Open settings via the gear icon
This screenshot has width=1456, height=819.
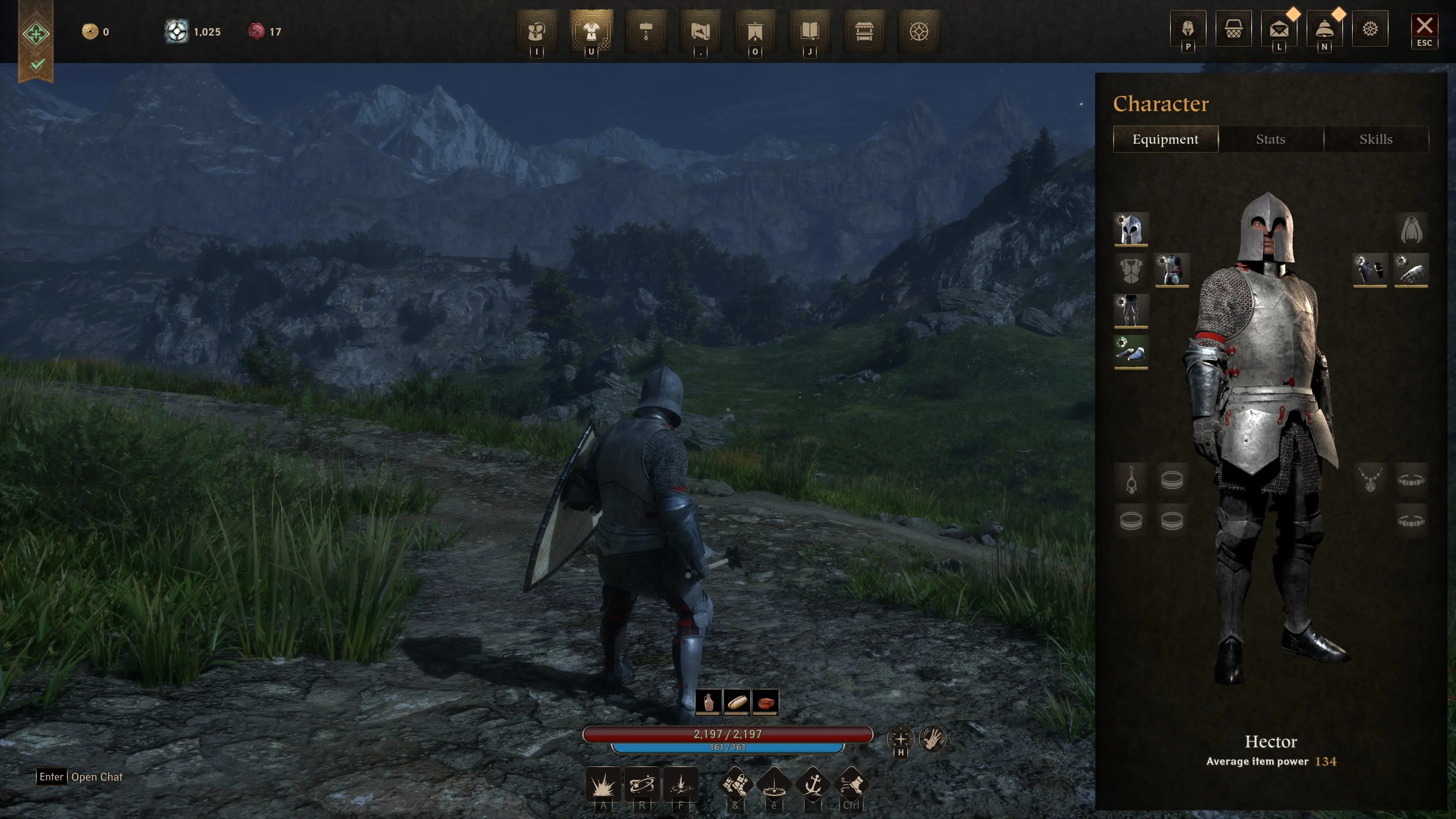(1370, 29)
